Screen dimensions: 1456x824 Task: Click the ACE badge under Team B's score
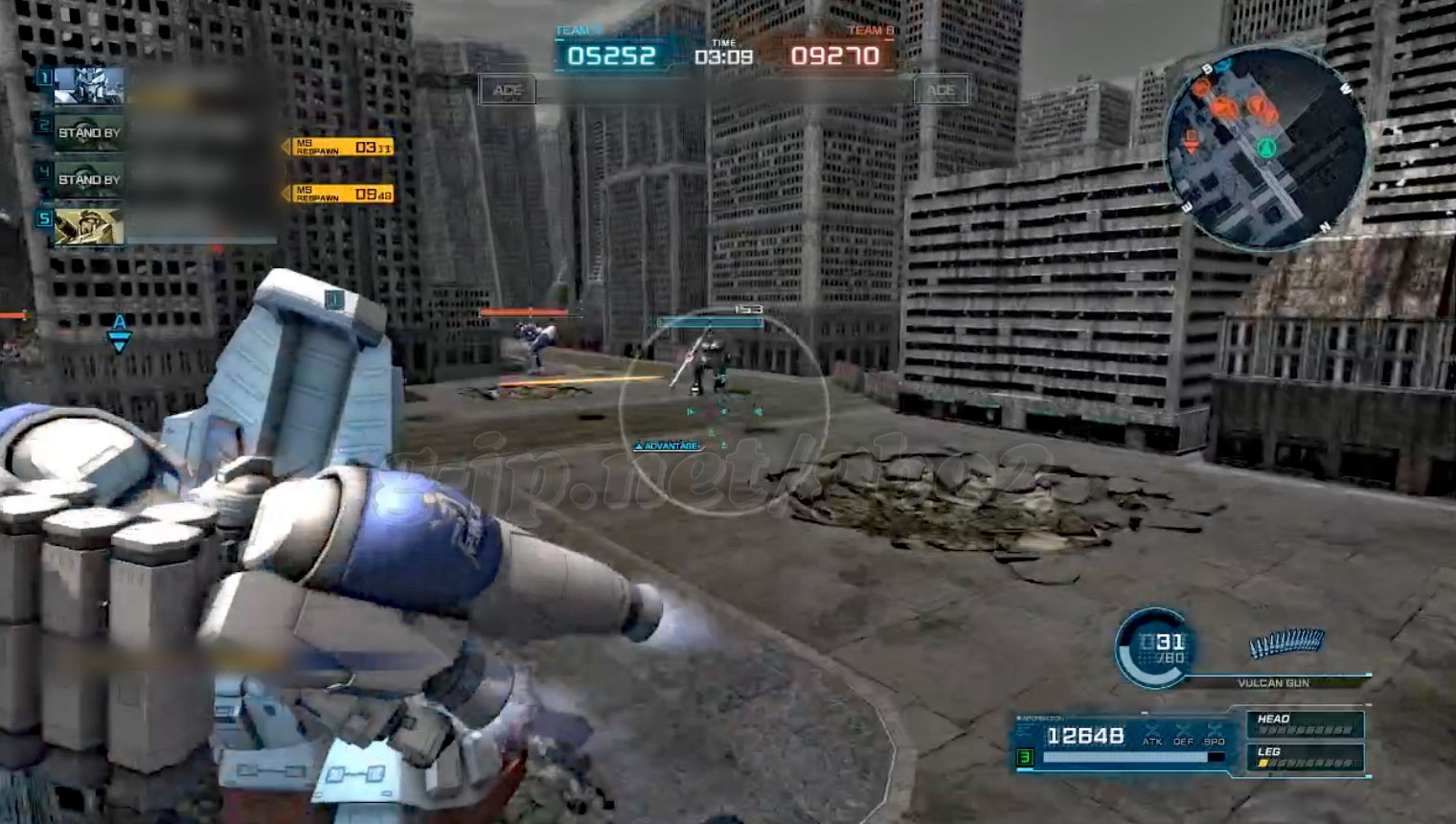[941, 90]
